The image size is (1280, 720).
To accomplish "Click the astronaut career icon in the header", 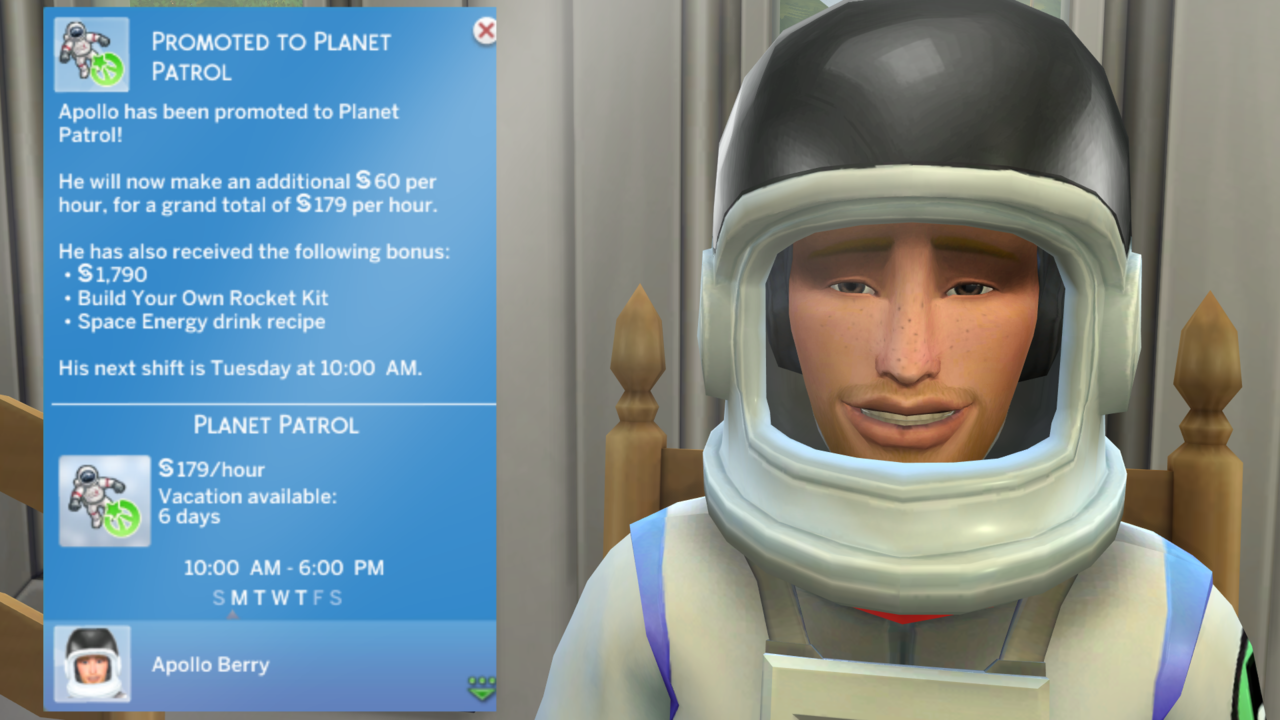I will click(92, 54).
